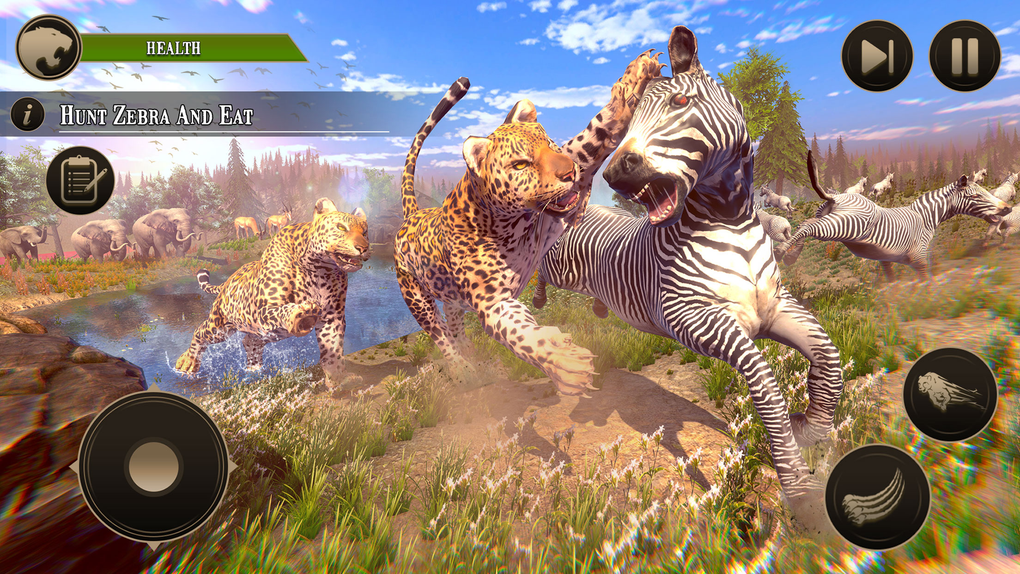The width and height of the screenshot is (1020, 574).
Task: Tap the virtual movement joystick
Action: pos(153,466)
